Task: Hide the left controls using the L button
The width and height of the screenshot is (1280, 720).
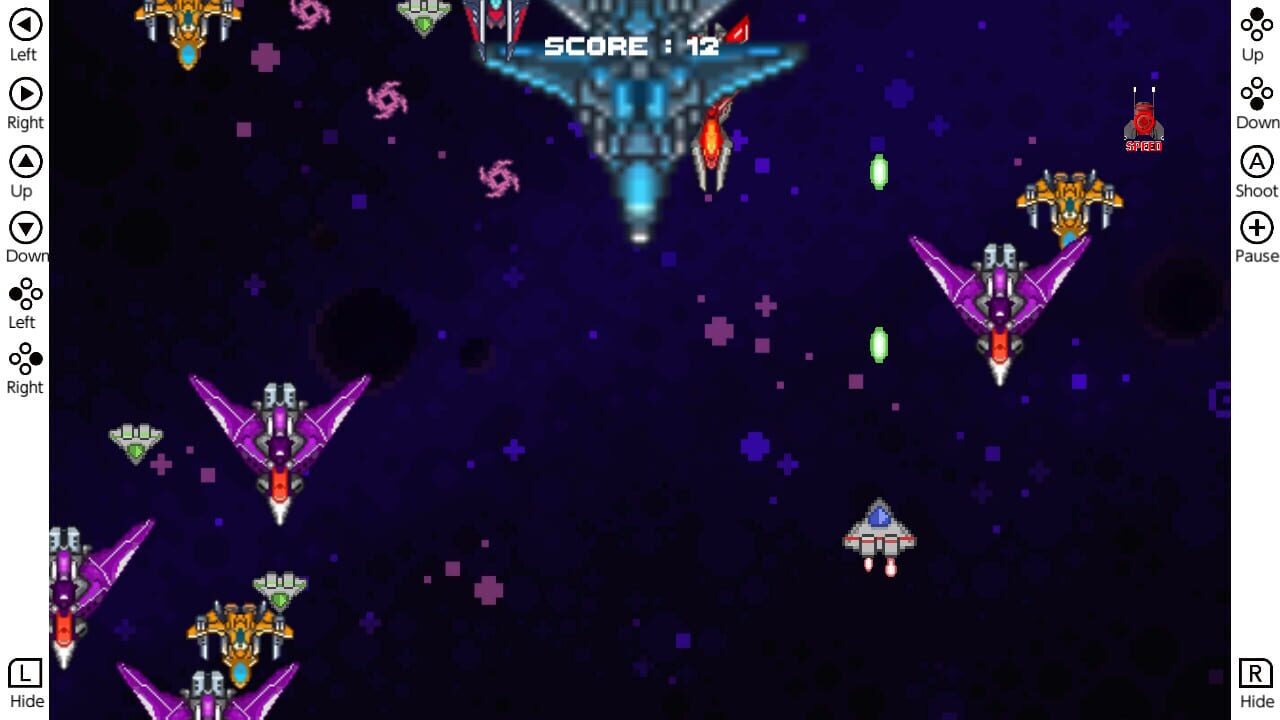Action: [24, 675]
